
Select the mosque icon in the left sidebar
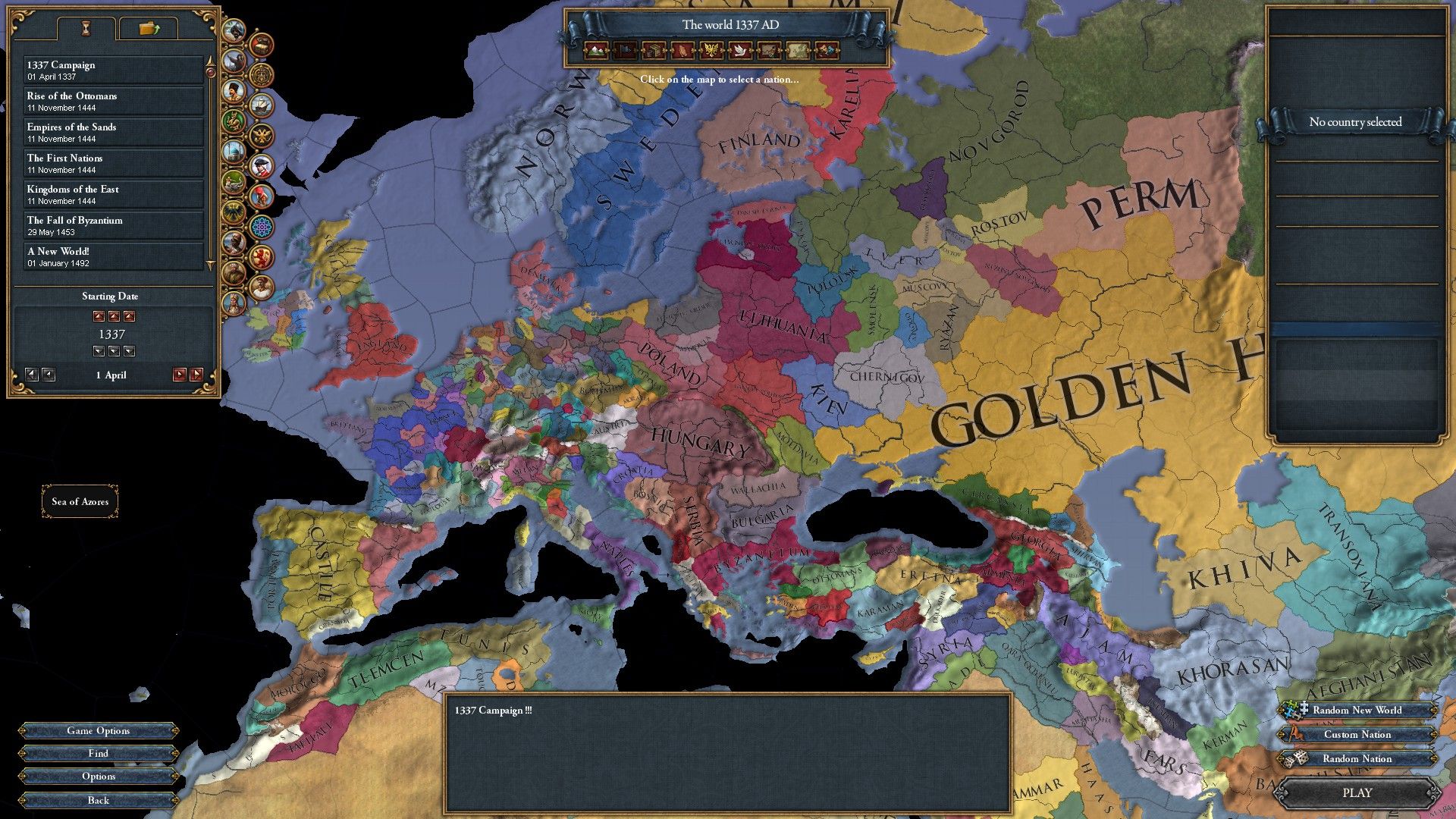pyautogui.click(x=235, y=151)
